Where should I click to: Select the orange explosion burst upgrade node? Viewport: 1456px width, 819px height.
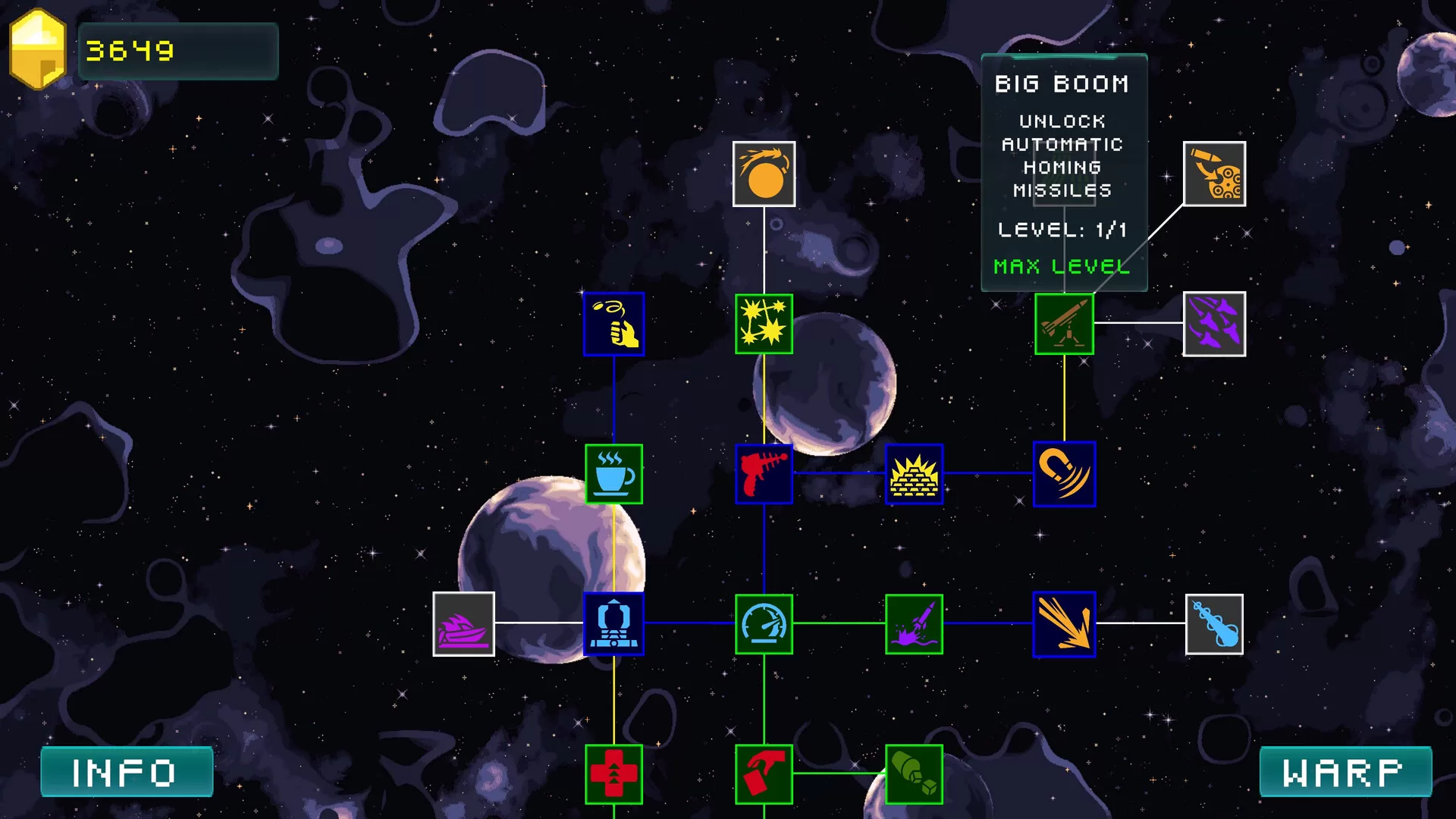click(x=1065, y=624)
